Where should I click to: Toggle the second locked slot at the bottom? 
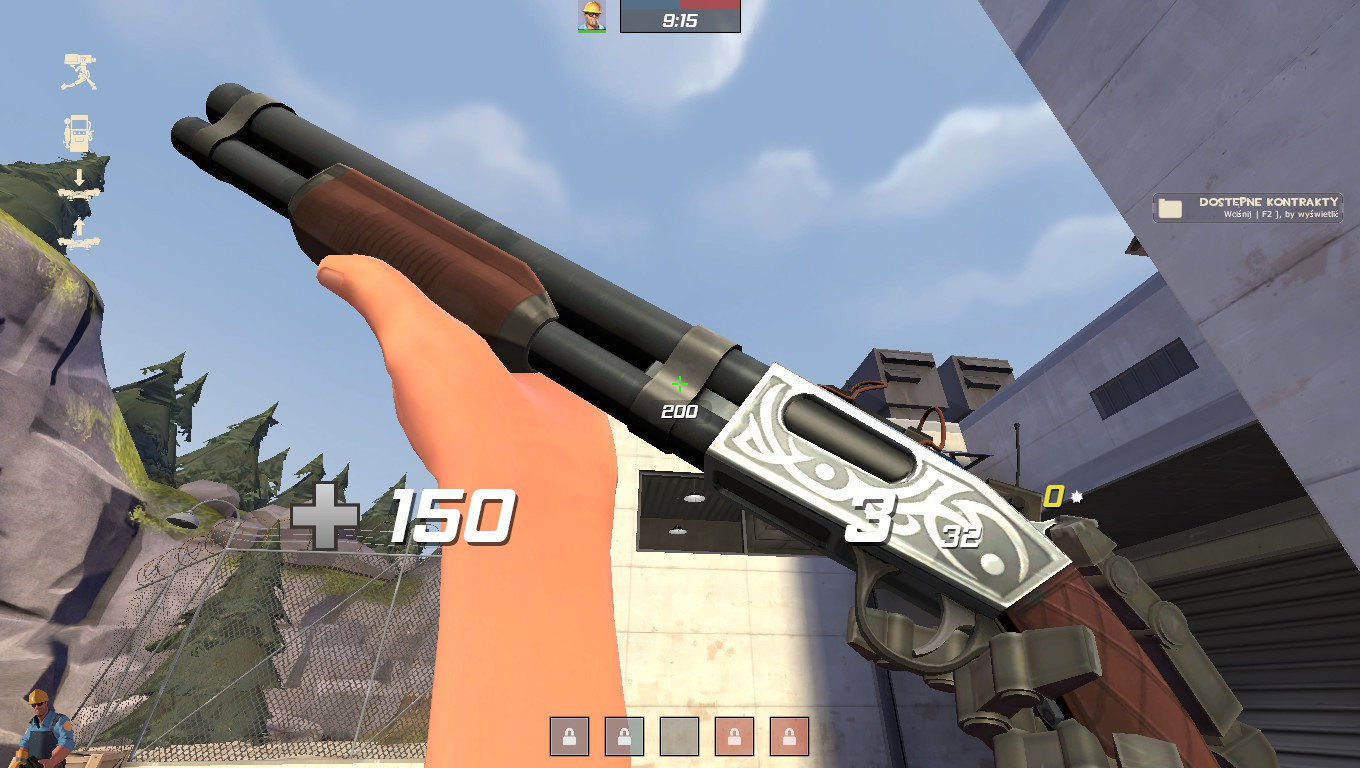(x=624, y=736)
